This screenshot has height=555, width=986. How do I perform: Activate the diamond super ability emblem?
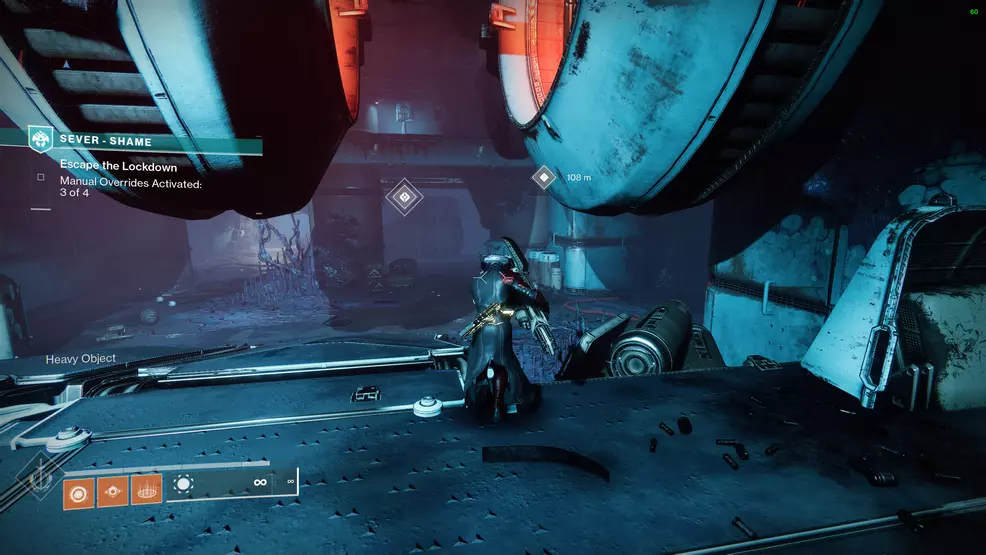(36, 477)
